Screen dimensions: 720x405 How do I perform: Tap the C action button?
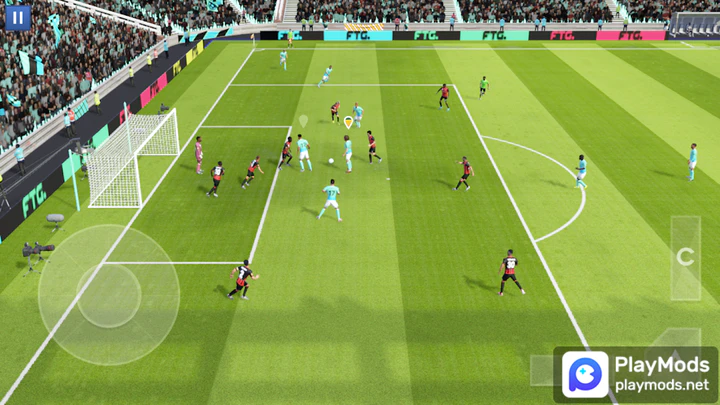[685, 257]
